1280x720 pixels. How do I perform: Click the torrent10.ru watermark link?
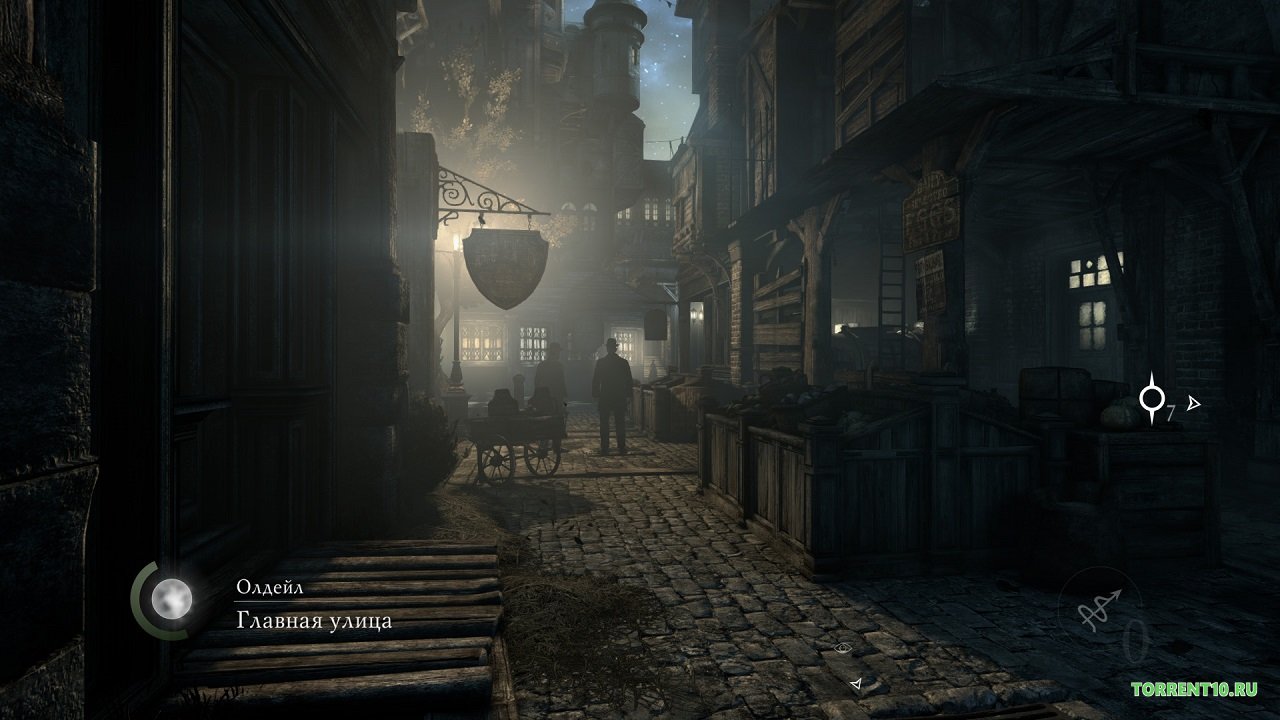(x=1194, y=689)
